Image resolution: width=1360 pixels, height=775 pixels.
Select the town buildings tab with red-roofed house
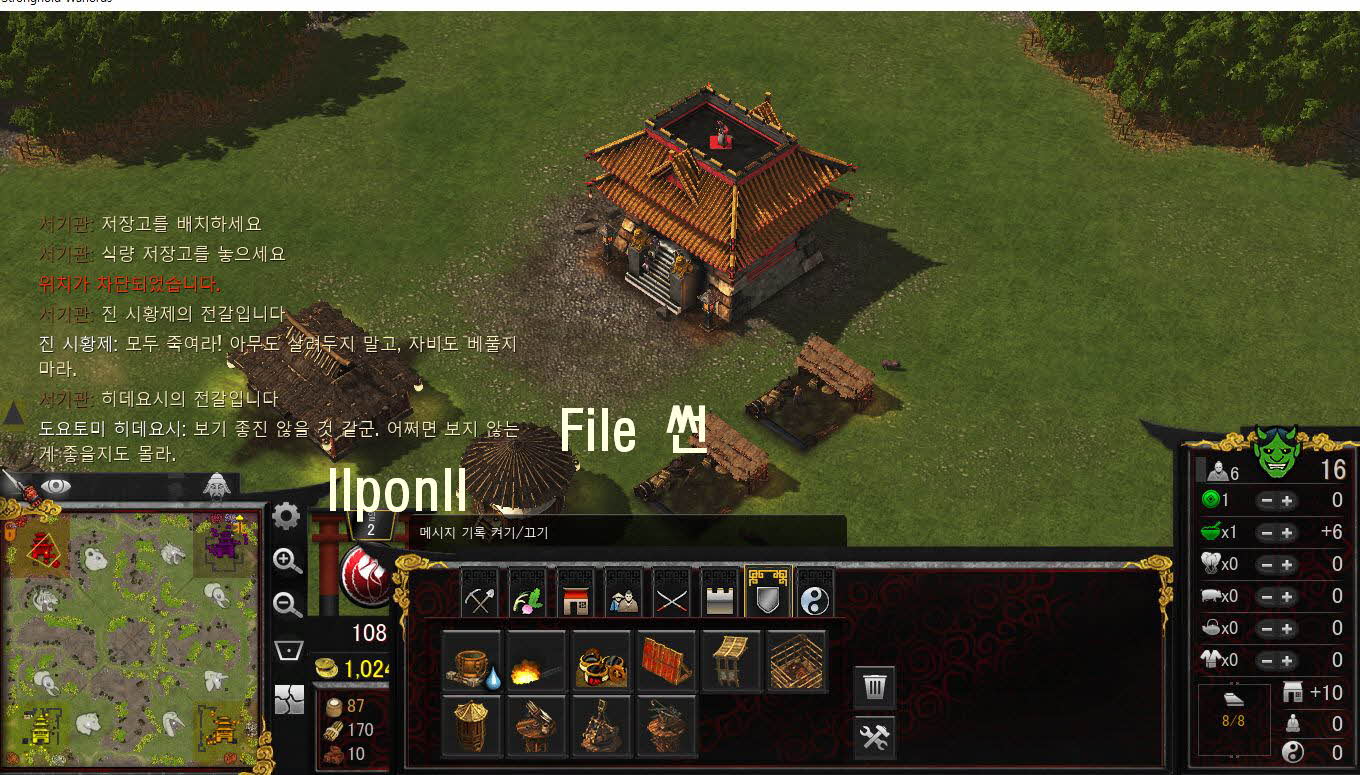click(574, 597)
